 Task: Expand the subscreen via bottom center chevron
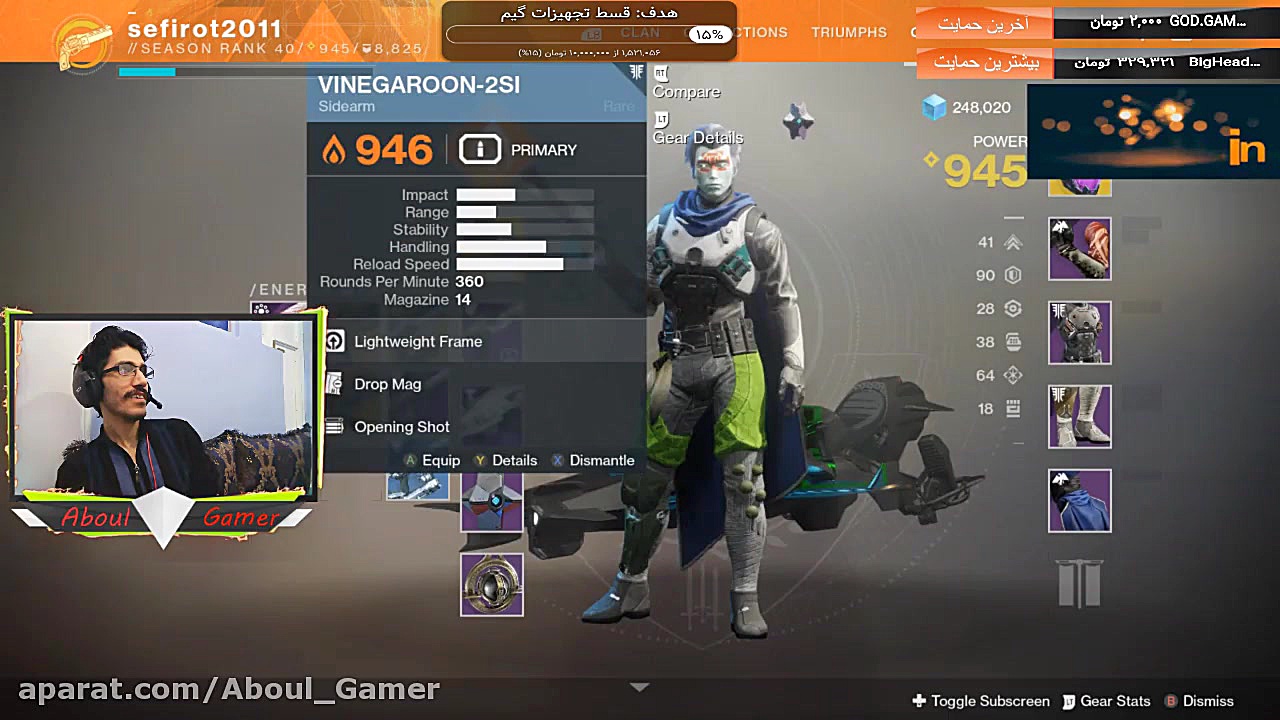639,687
